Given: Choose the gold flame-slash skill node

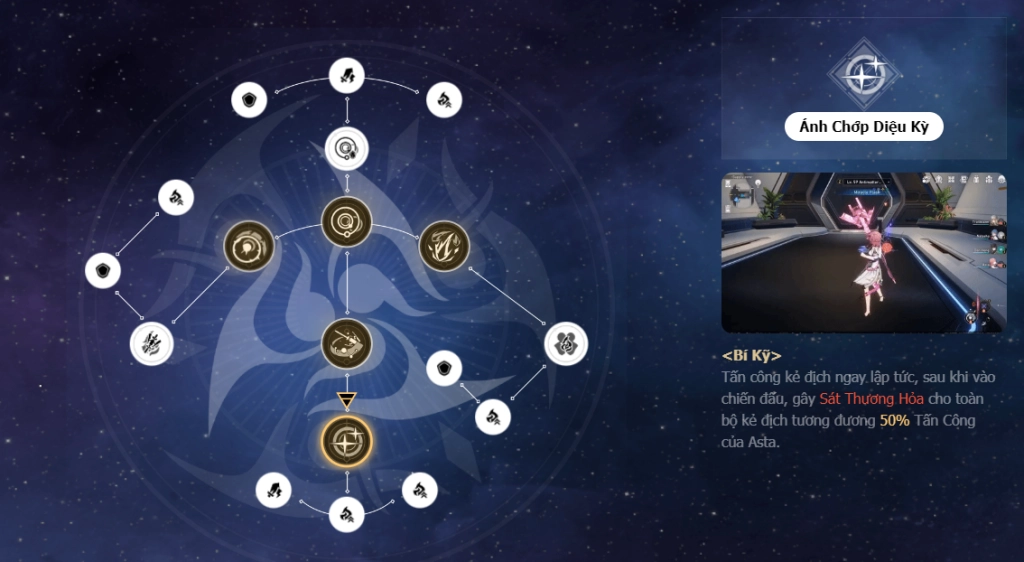Looking at the screenshot, I should coord(443,245).
